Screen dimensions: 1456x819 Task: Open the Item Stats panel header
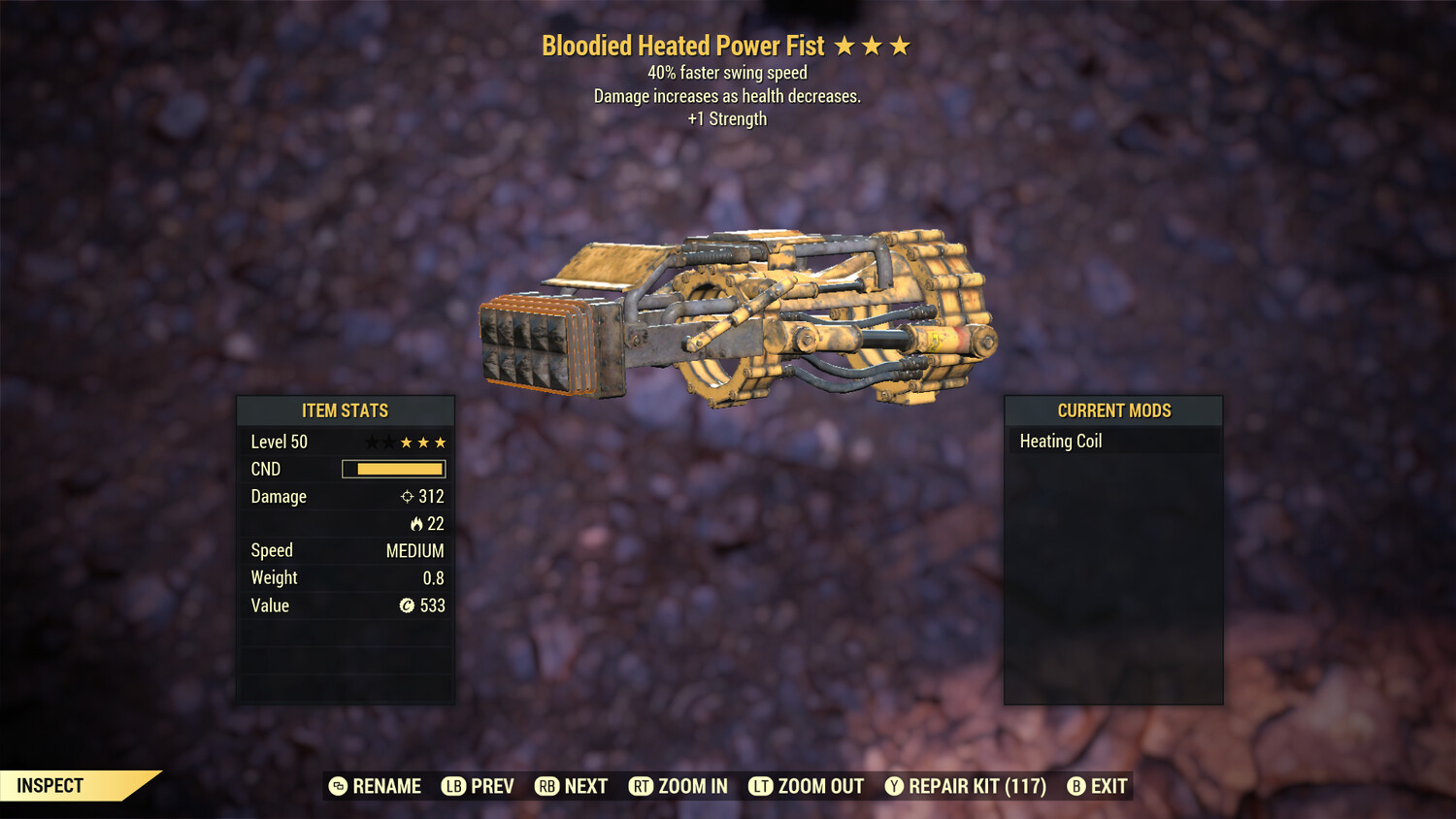coord(346,410)
